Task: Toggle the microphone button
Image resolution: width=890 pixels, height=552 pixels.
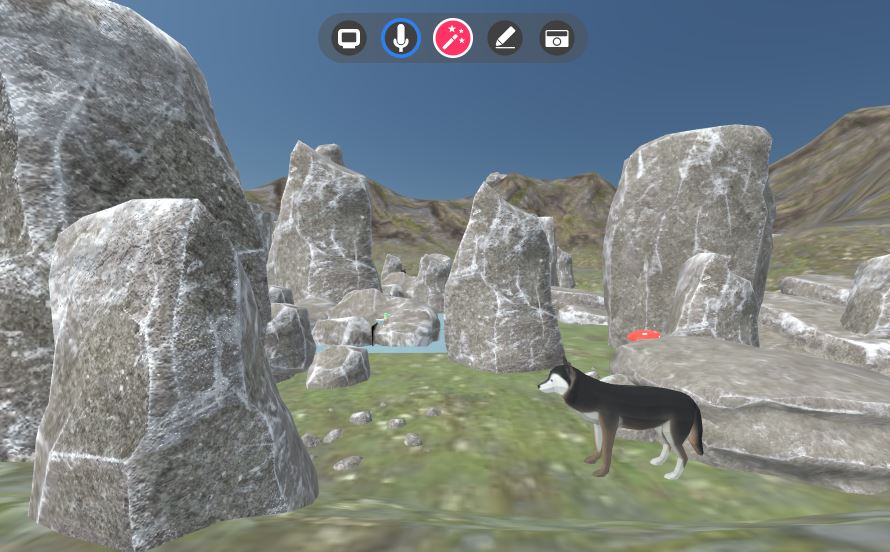Action: point(401,39)
